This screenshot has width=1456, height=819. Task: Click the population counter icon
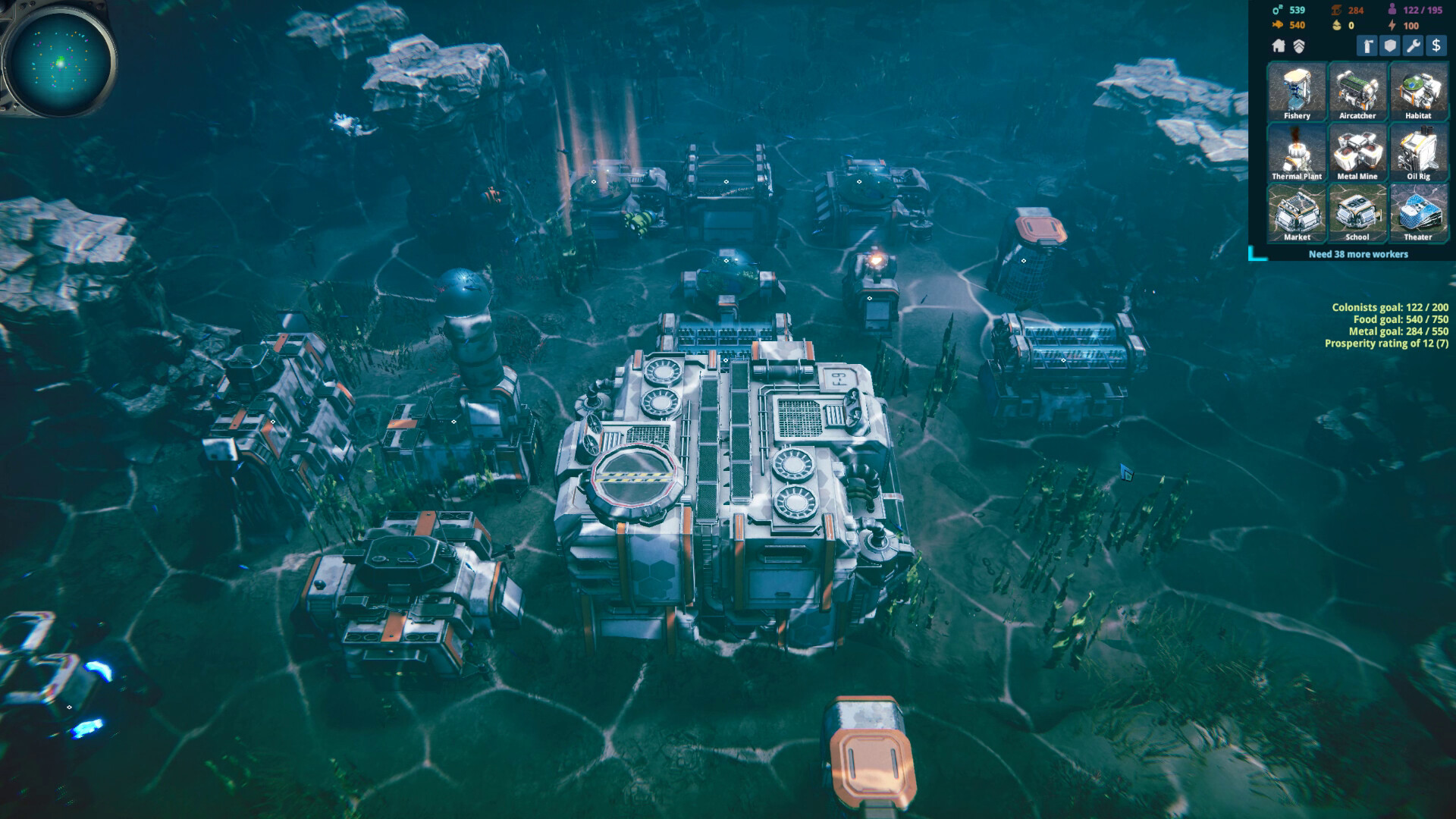click(x=1392, y=11)
